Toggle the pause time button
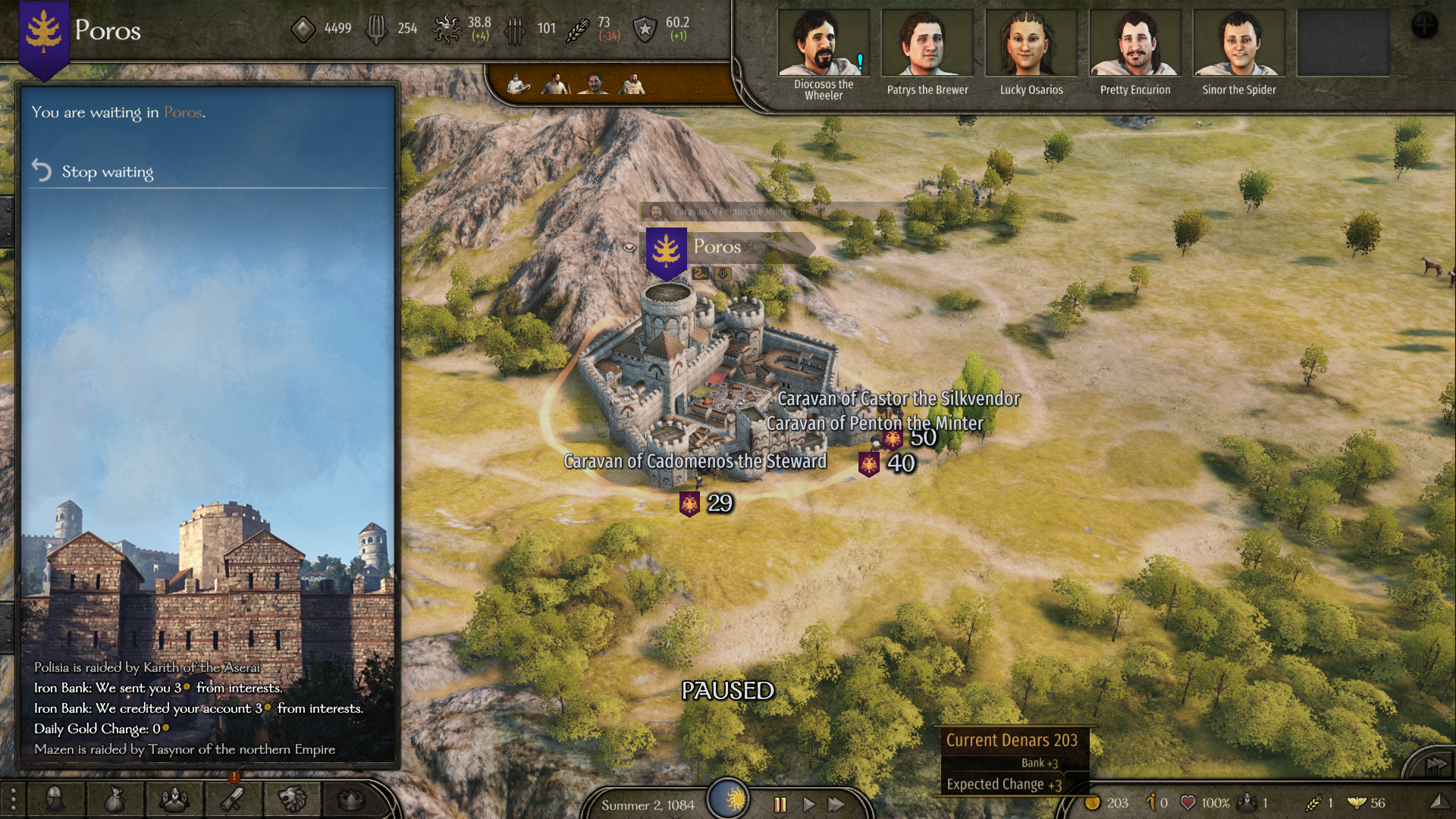 780,805
